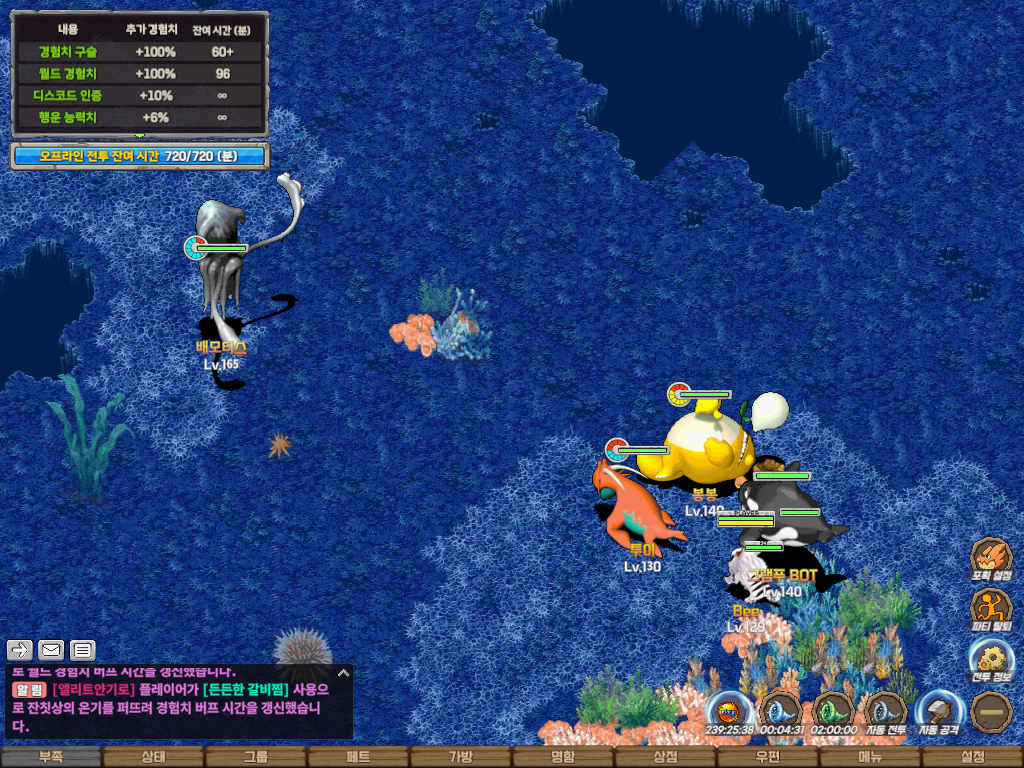Toggle 자동 전투 auto battle

[x=885, y=711]
